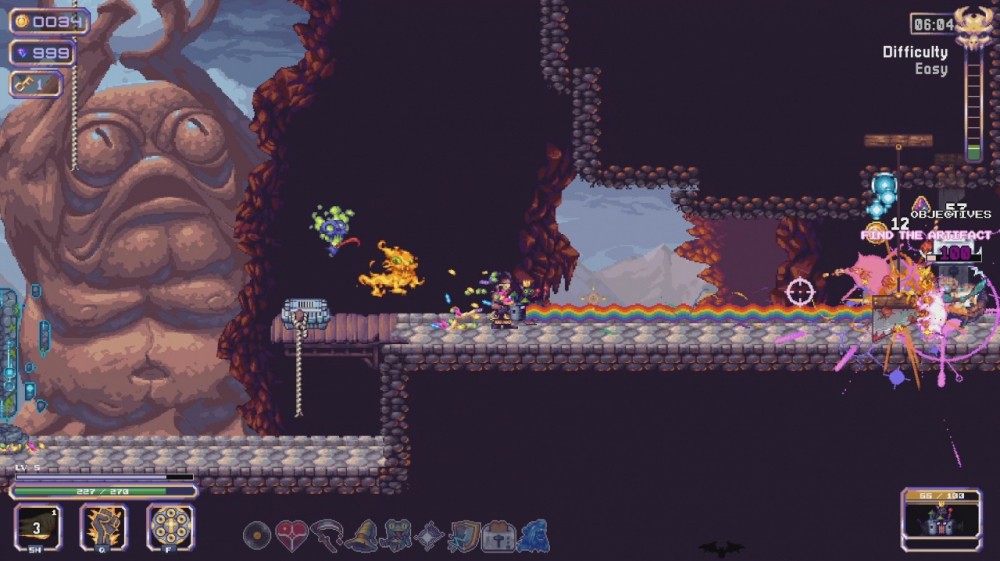Image resolution: width=1000 pixels, height=561 pixels.
Task: Activate the dash ability with 3 charges
Action: pos(38,526)
